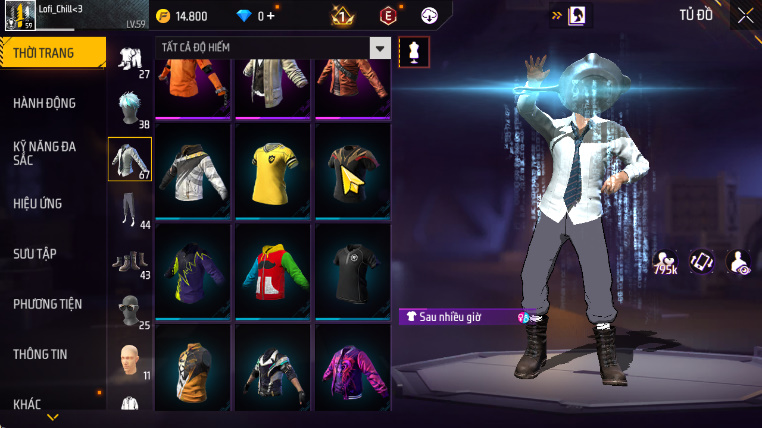Open the Hiệu Ứng section
Image resolution: width=762 pixels, height=428 pixels.
(38, 203)
